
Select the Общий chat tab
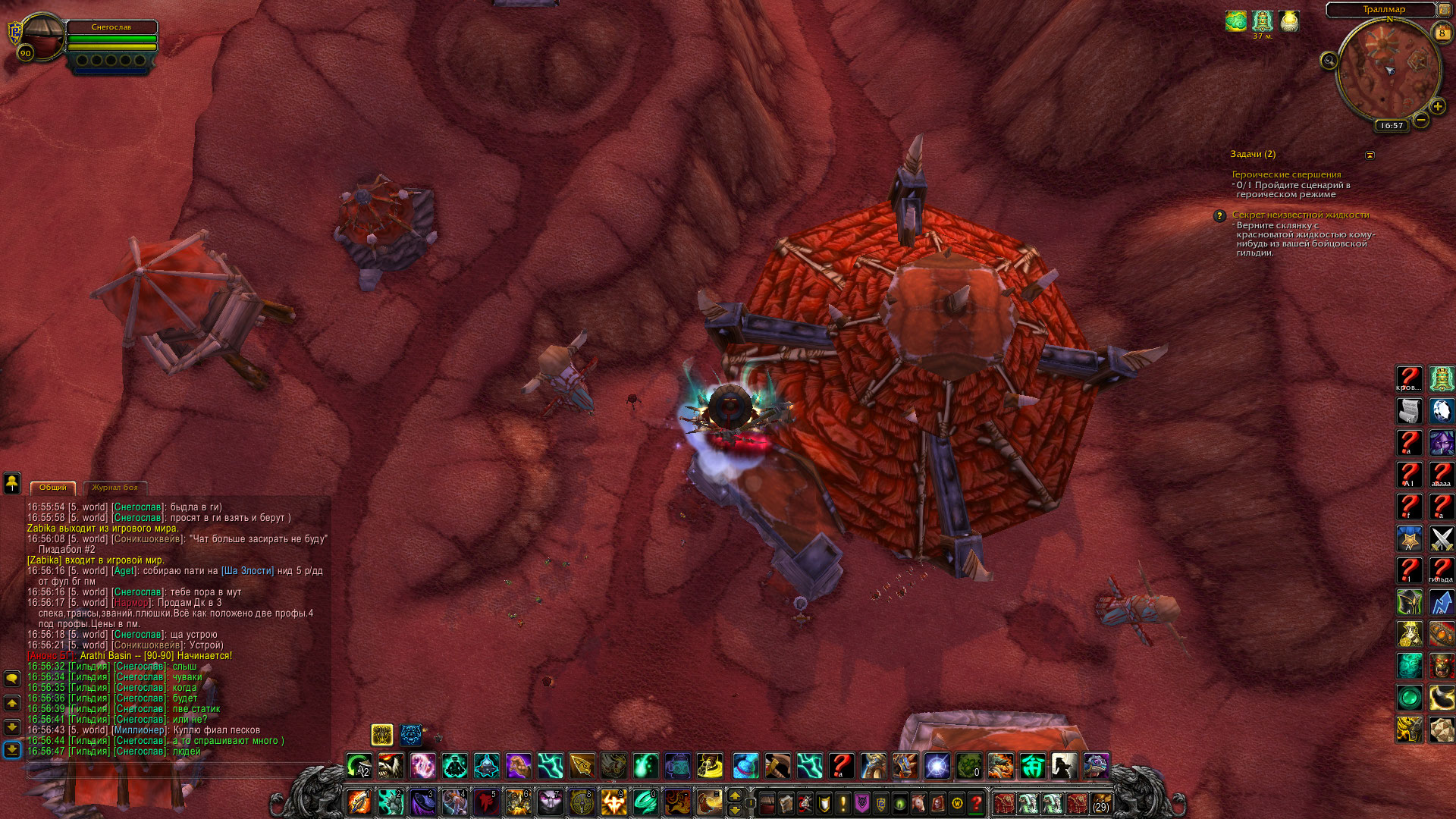53,488
